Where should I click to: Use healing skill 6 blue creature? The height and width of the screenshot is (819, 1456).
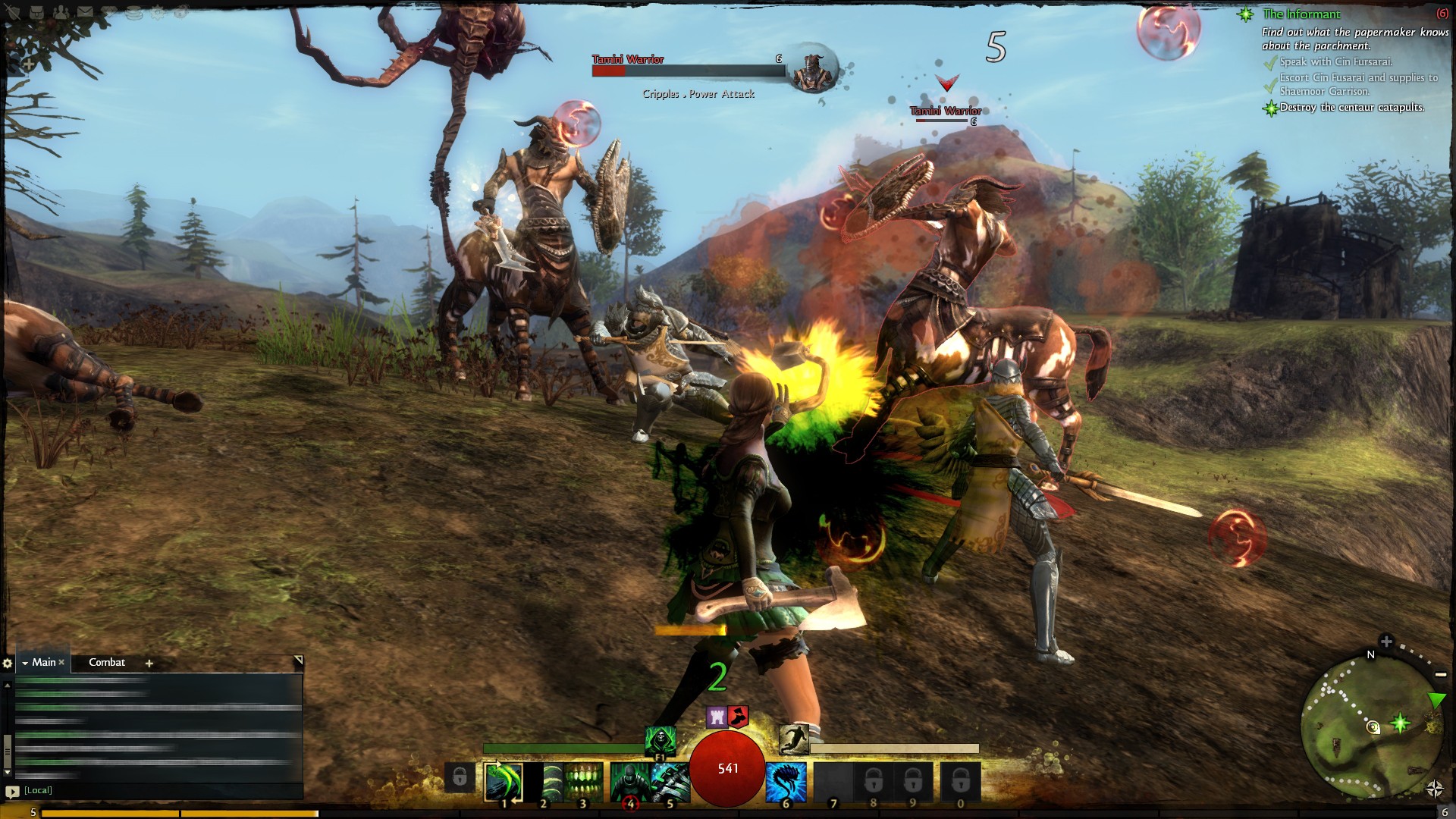(x=786, y=781)
